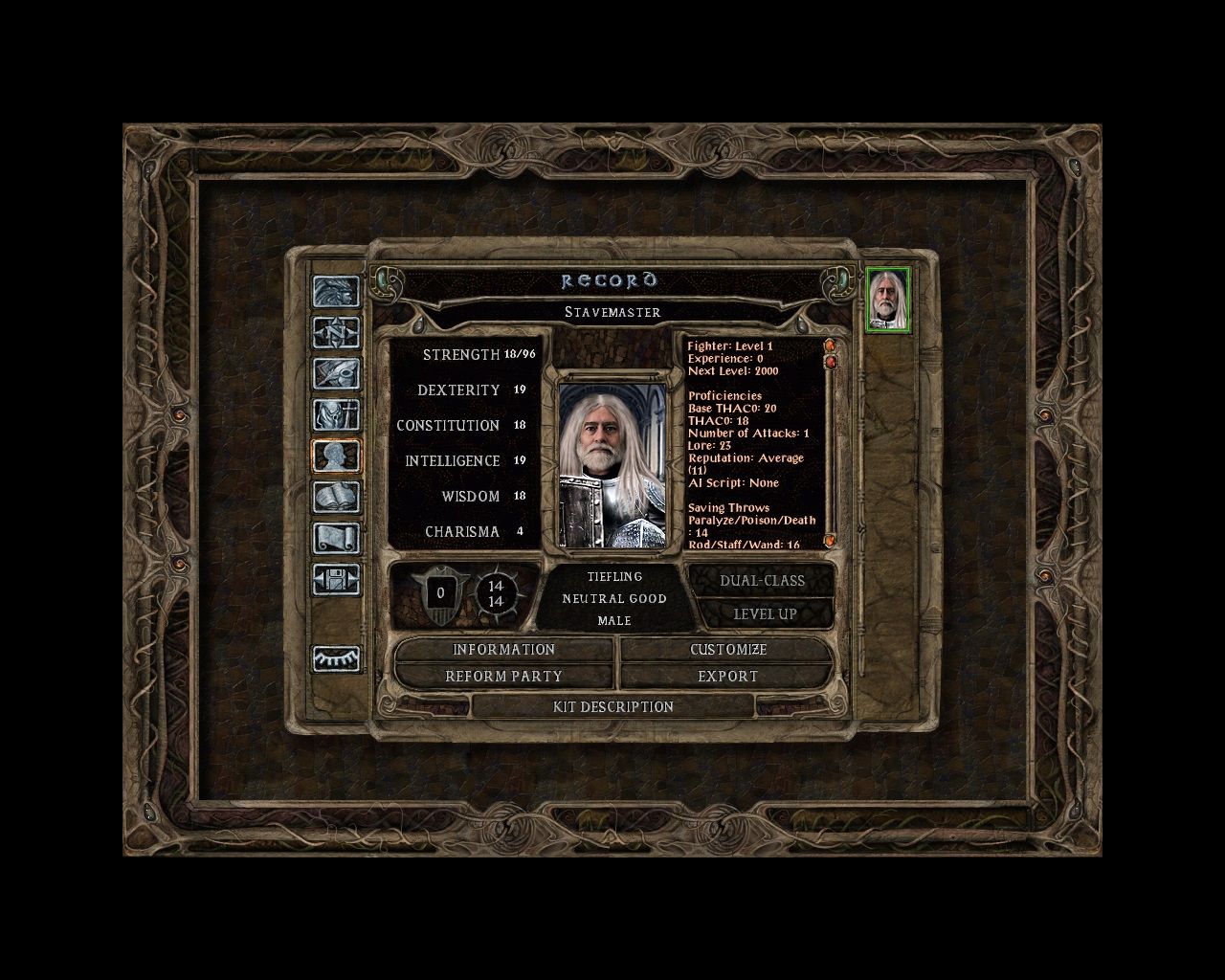The image size is (1225, 980).
Task: Select the highlighted character Record icon
Action: [x=337, y=457]
